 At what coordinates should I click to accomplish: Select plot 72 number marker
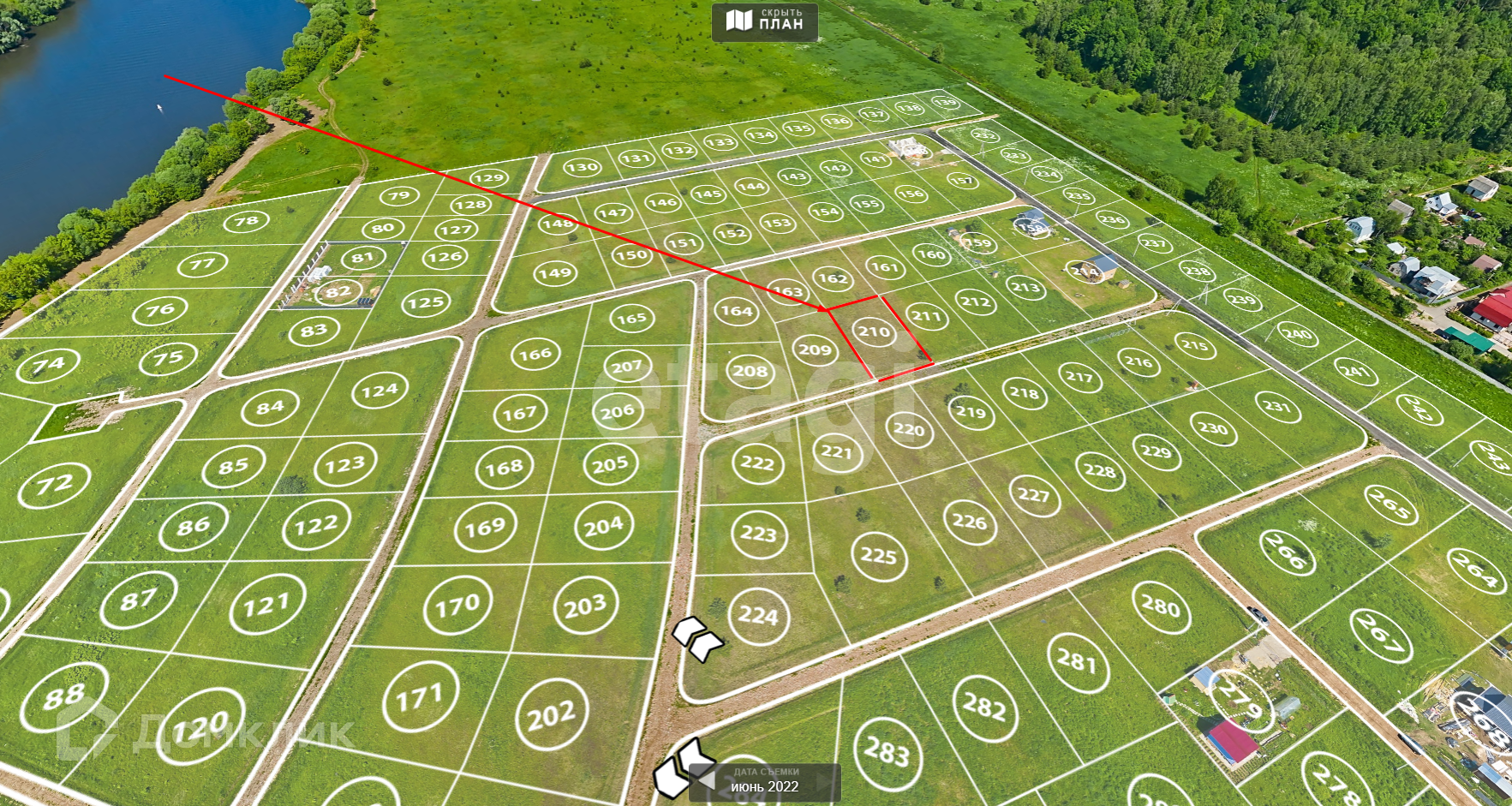(x=54, y=486)
